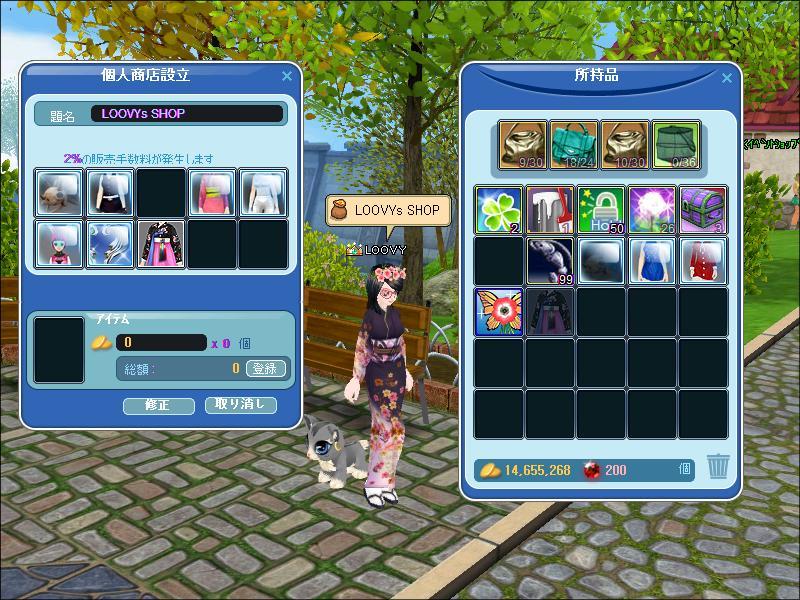Select the red coat inventory item
This screenshot has width=800, height=600.
[703, 261]
